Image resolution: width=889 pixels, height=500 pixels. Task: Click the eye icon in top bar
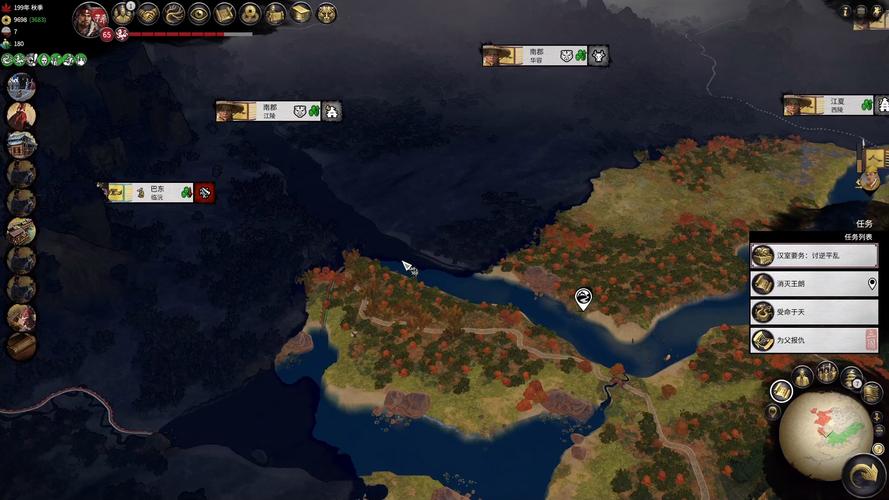tap(199, 13)
